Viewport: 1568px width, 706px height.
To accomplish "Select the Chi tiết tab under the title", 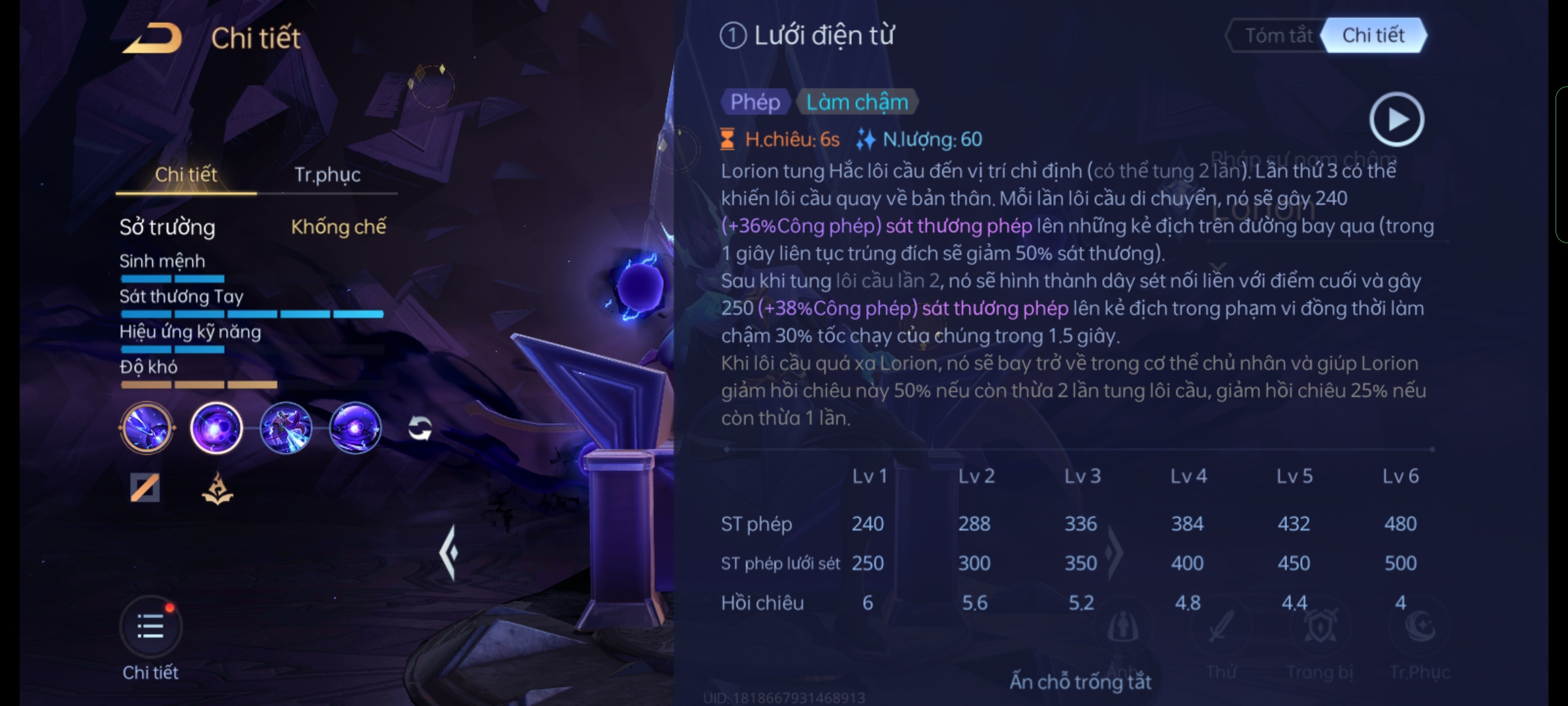I will 186,175.
